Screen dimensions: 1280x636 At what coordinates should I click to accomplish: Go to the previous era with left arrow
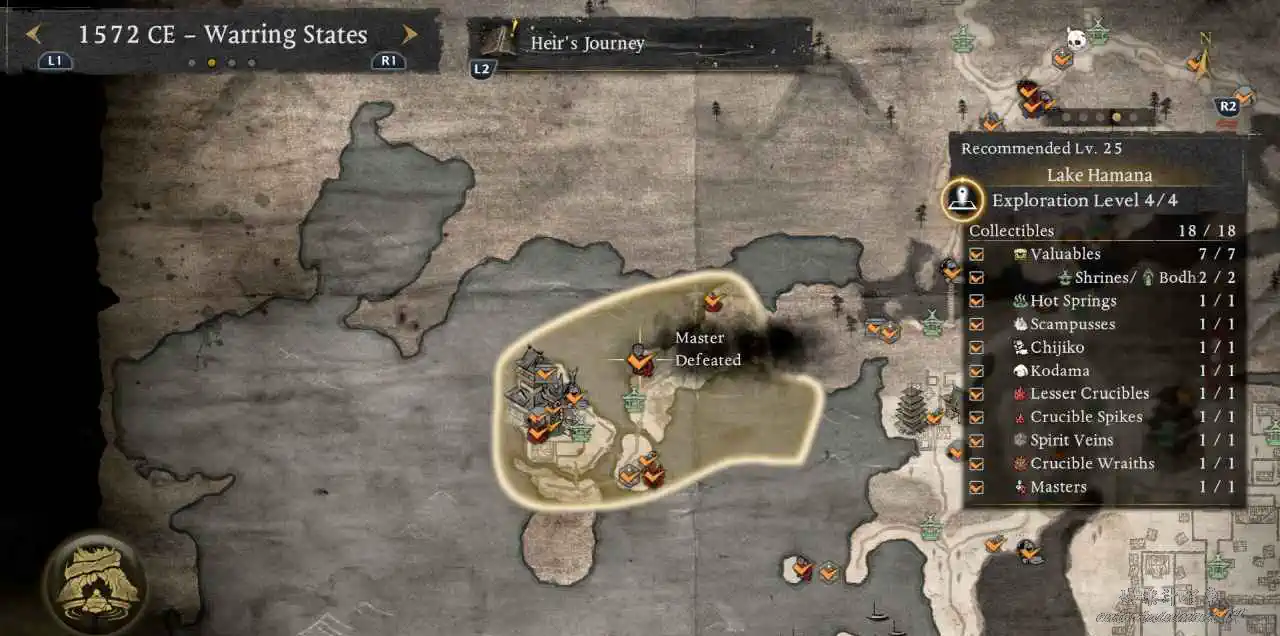34,35
